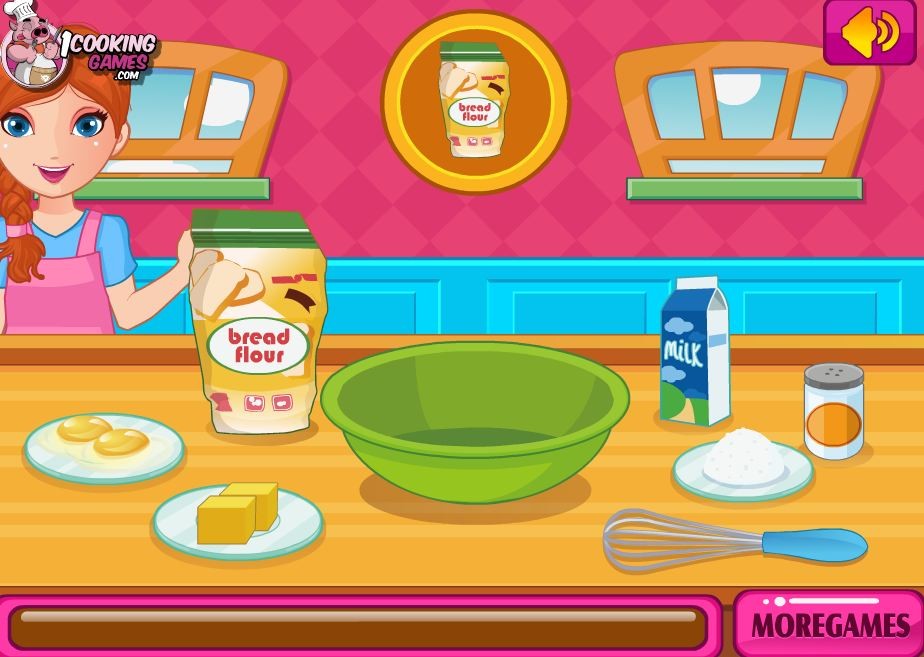Select the plate of cracked eggs
This screenshot has height=657, width=924.
(104, 444)
